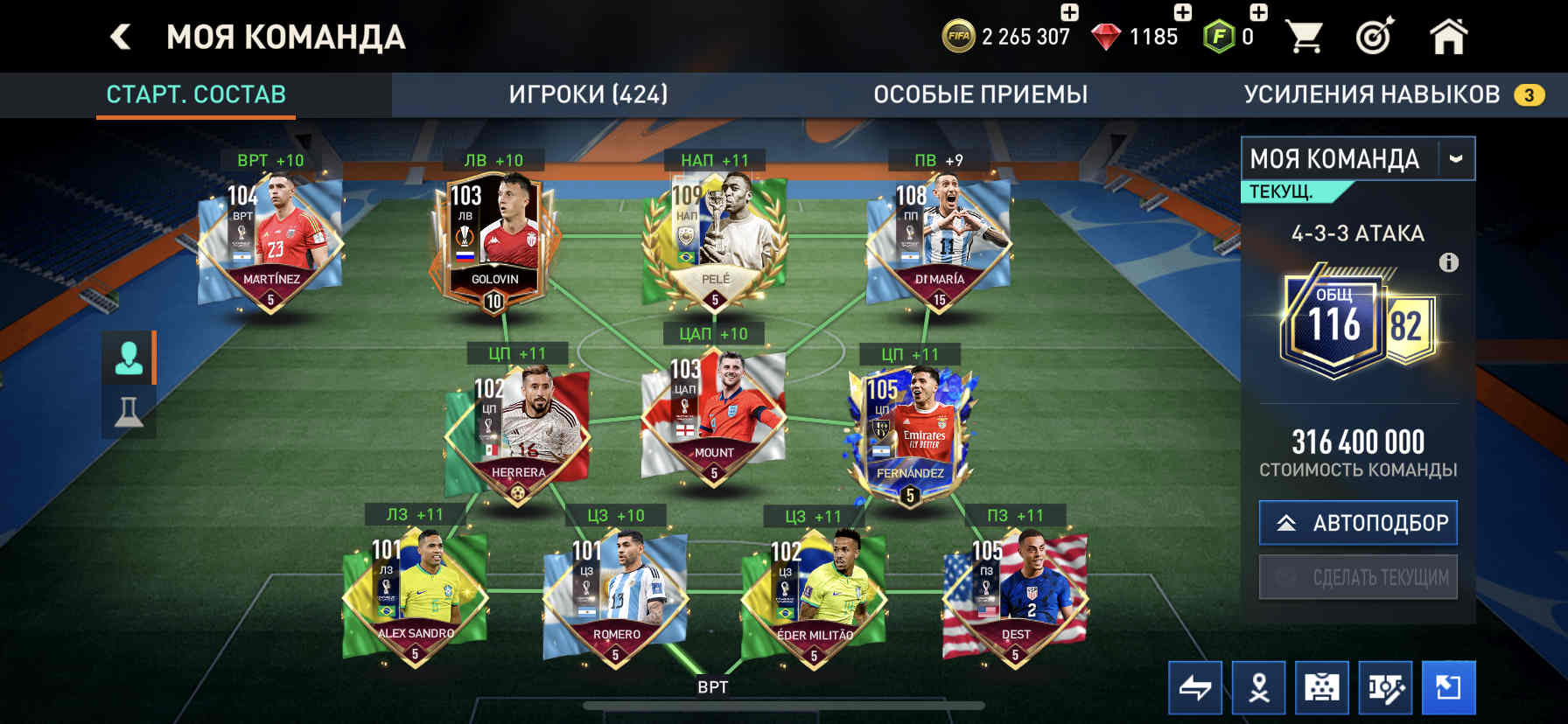
Task: Open the shopping cart store
Action: point(1304,37)
